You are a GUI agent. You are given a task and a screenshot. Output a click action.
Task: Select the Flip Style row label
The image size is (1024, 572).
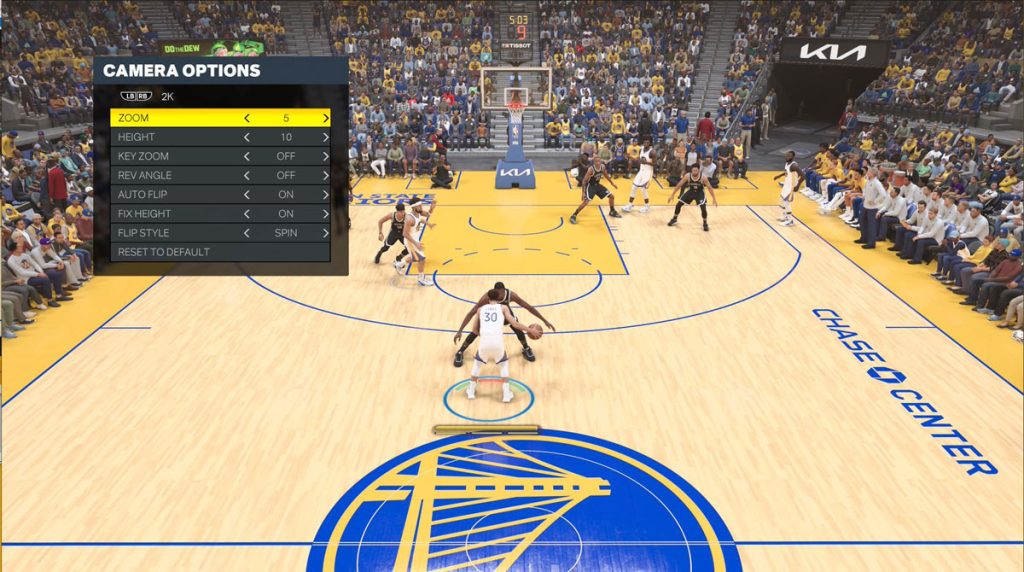coord(143,233)
